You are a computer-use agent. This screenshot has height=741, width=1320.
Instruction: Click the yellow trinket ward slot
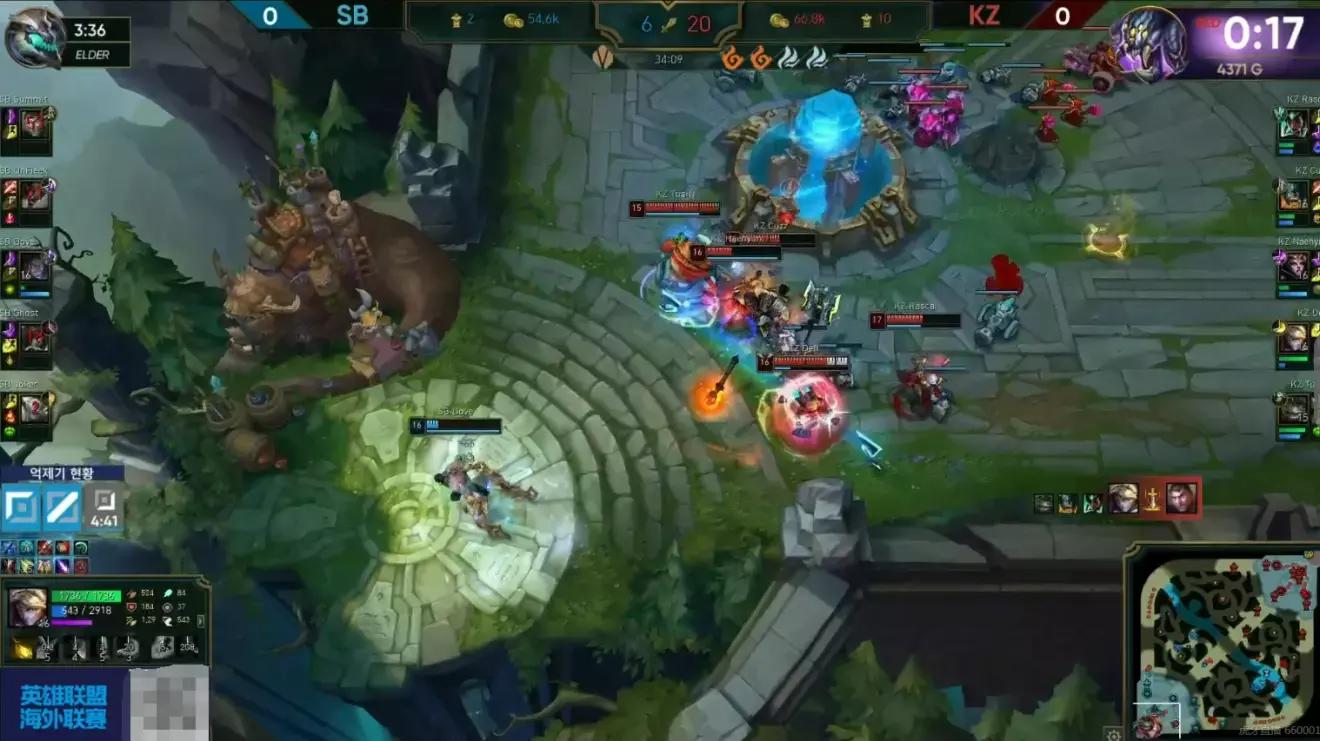[x=22, y=647]
